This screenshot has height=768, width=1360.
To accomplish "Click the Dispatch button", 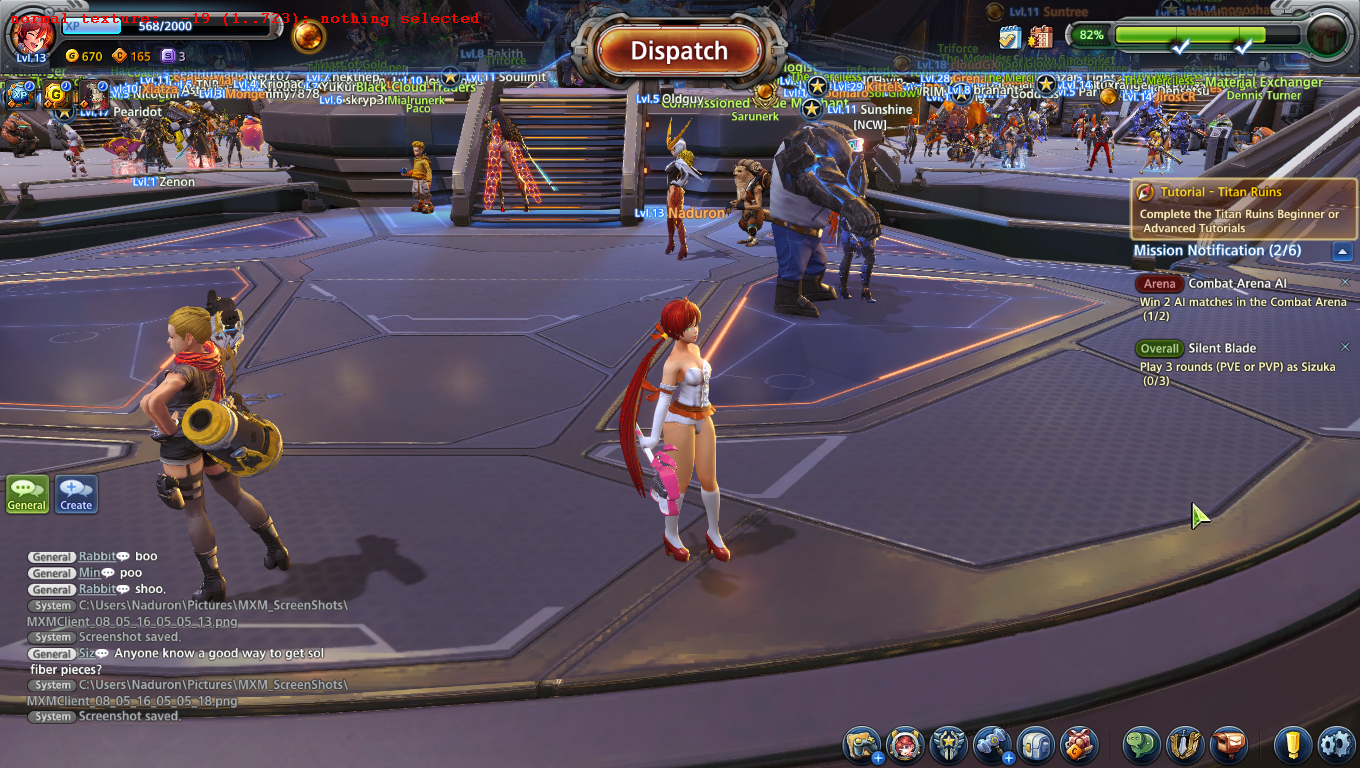I will click(679, 51).
